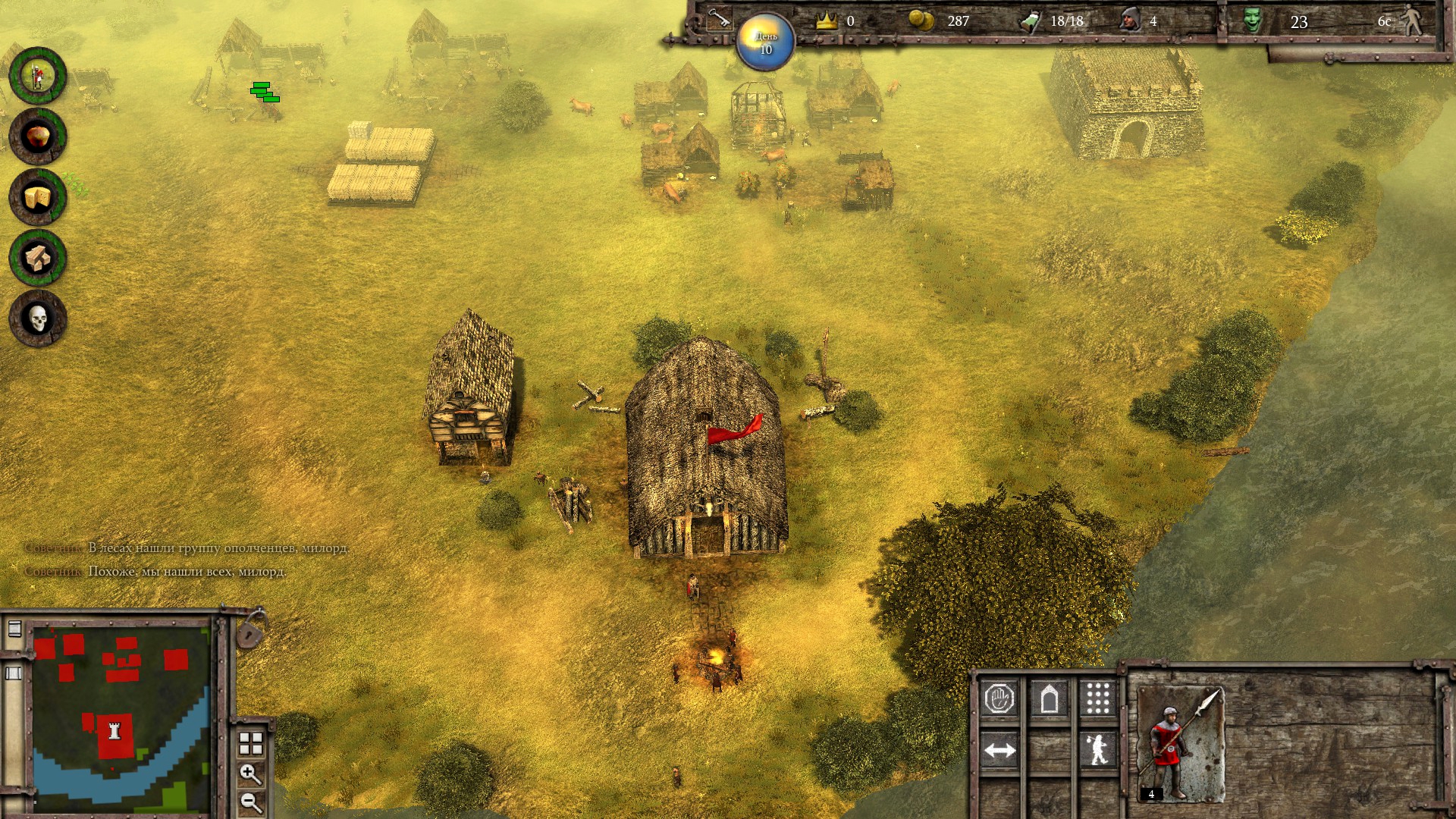
Task: Select the military units category button
Action: tap(37, 76)
